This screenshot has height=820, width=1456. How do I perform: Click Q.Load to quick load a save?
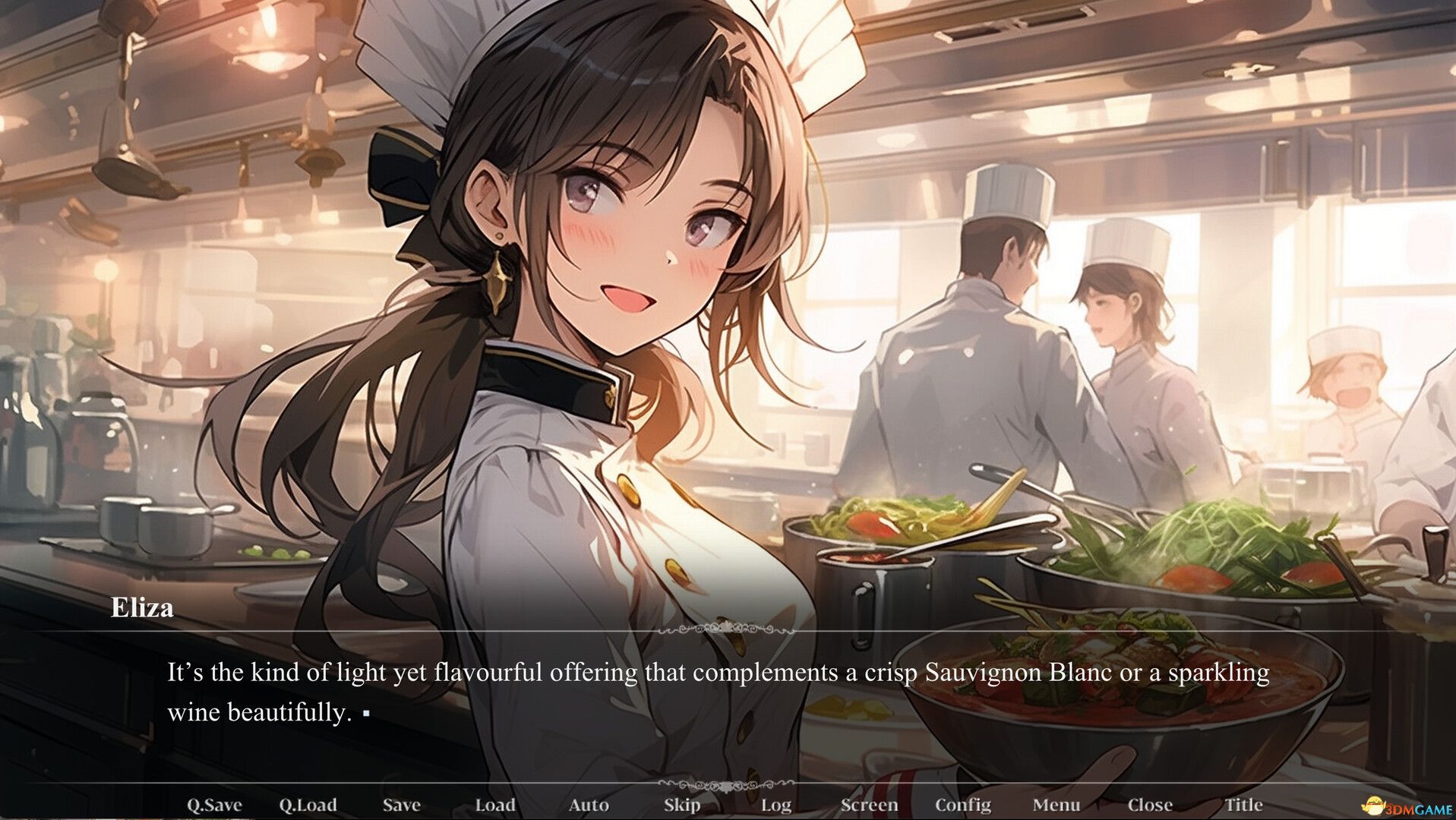(x=309, y=804)
